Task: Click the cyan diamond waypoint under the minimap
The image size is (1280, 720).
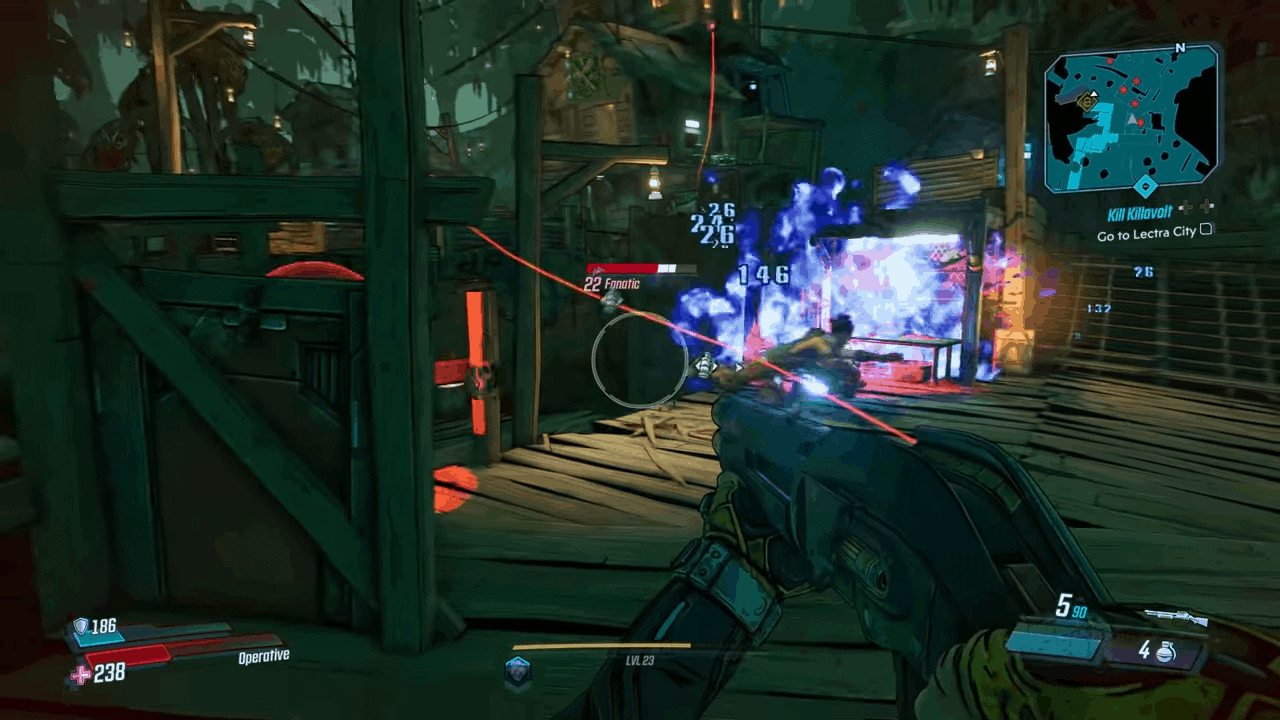Action: (x=1145, y=186)
